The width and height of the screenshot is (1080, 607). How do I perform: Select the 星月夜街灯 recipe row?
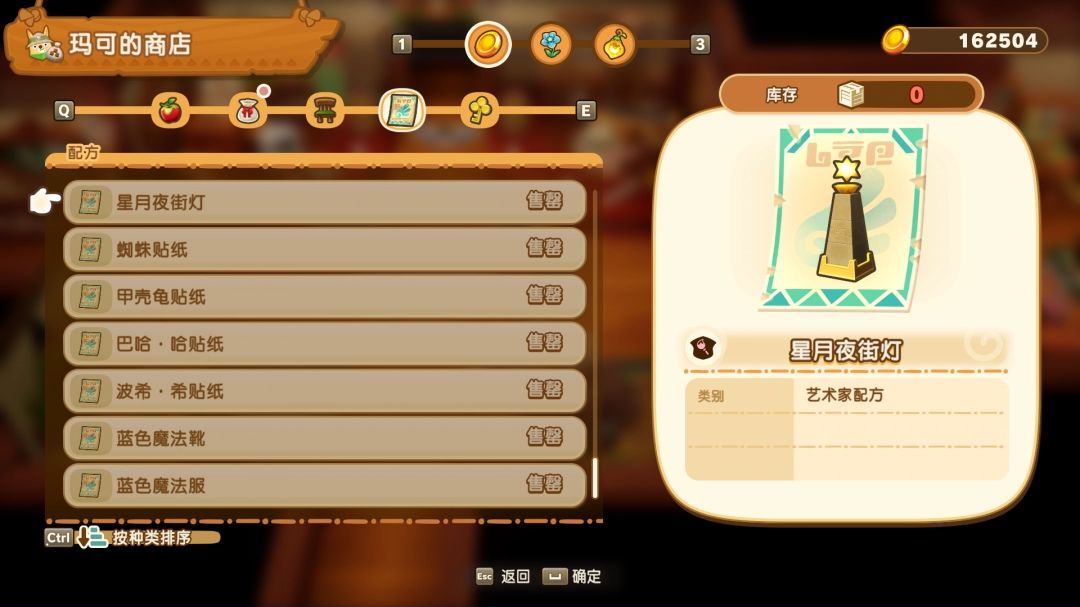click(324, 202)
